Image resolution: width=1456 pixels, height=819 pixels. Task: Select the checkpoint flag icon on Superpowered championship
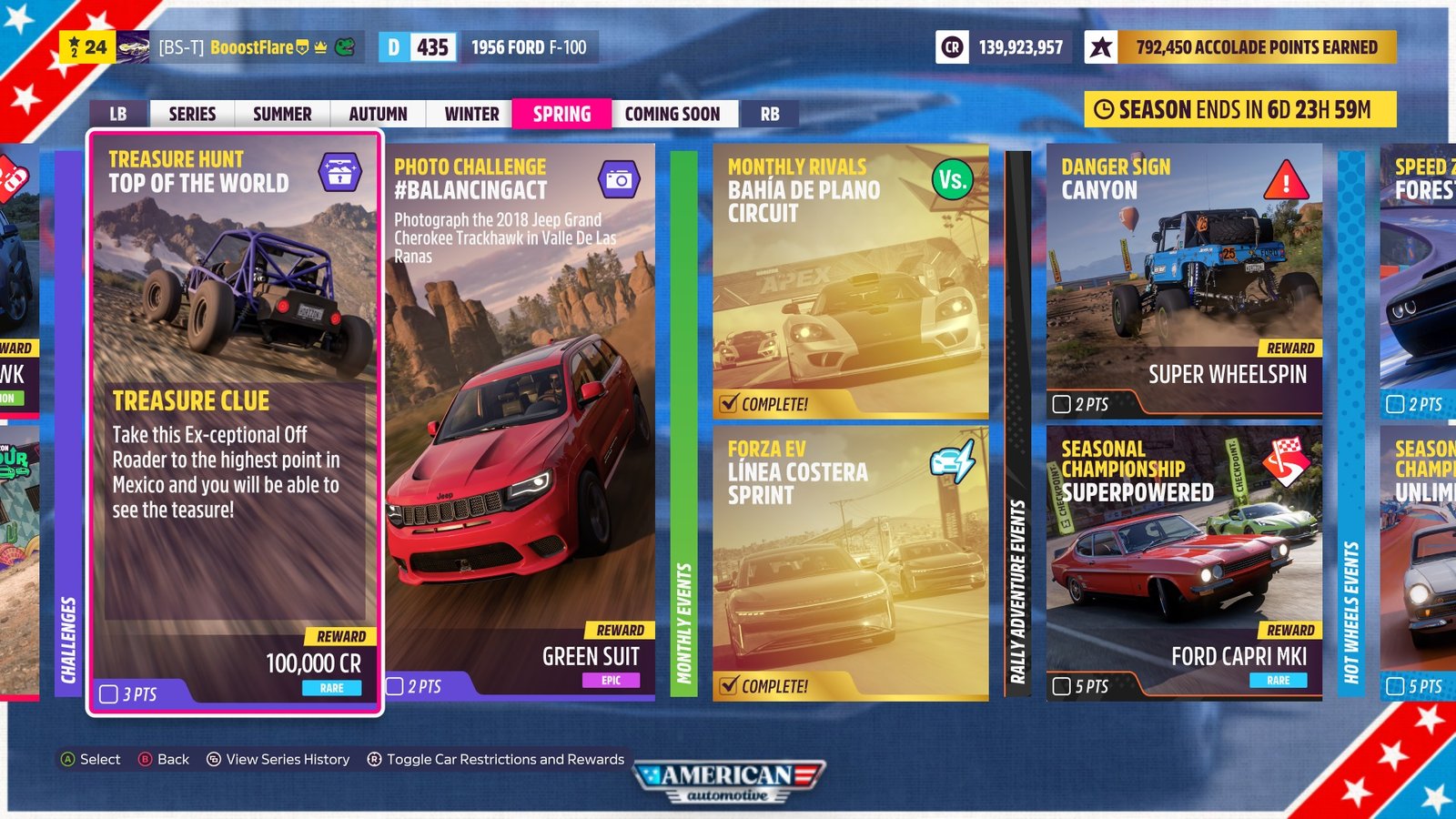coord(1285,460)
